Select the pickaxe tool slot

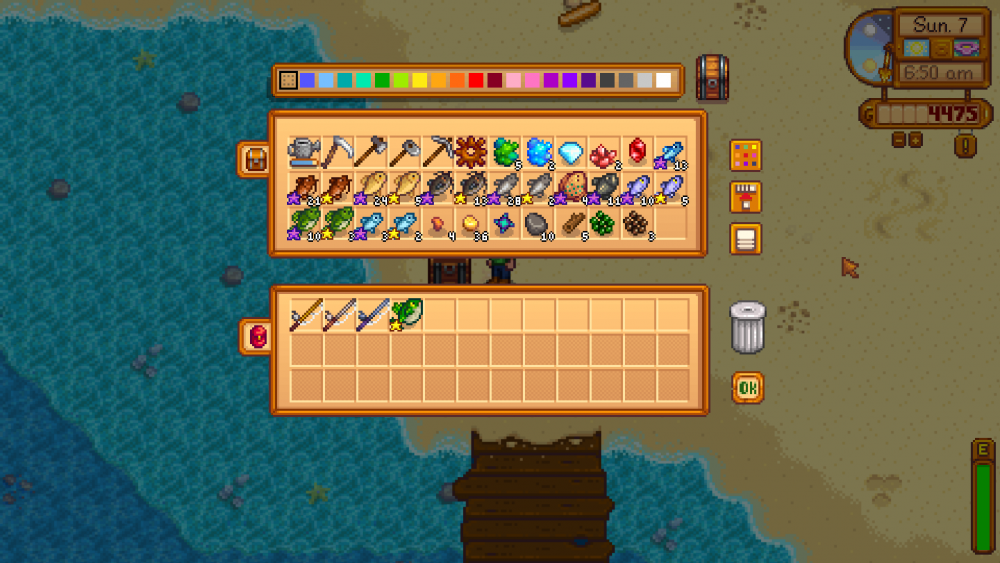(x=438, y=152)
